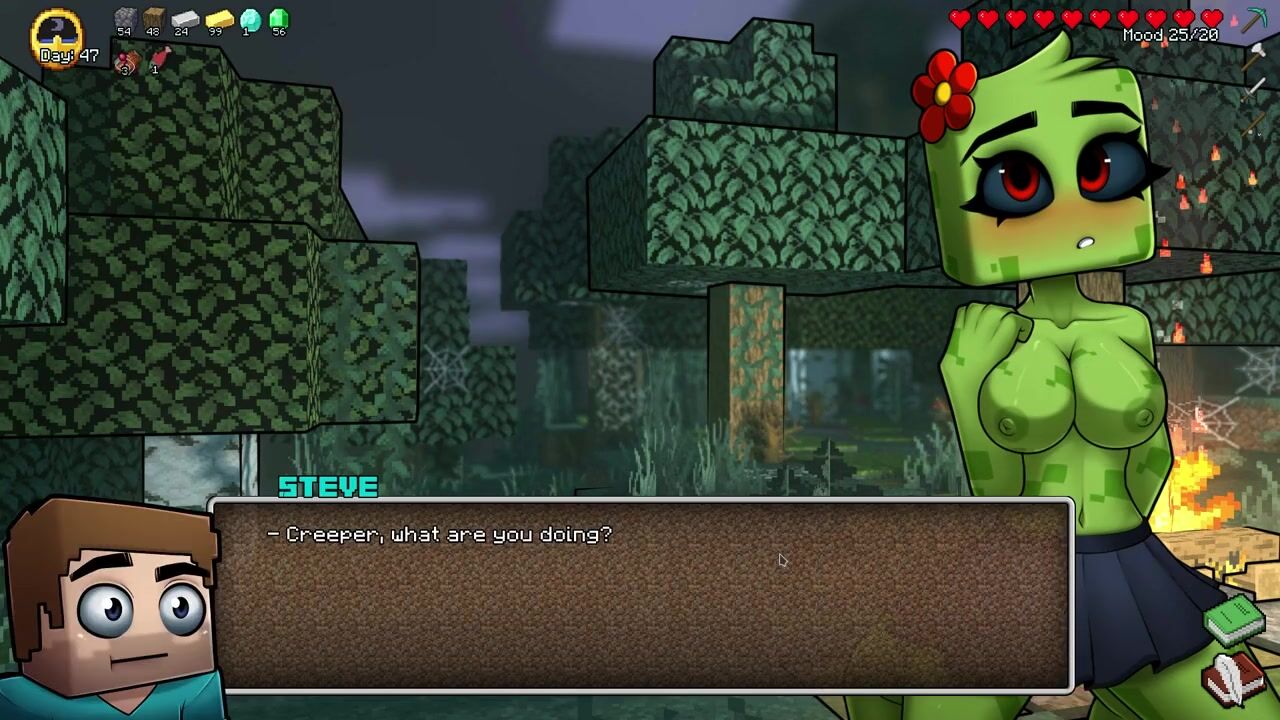1280x720 pixels.
Task: Click the wood log resource icon
Action: [153, 18]
